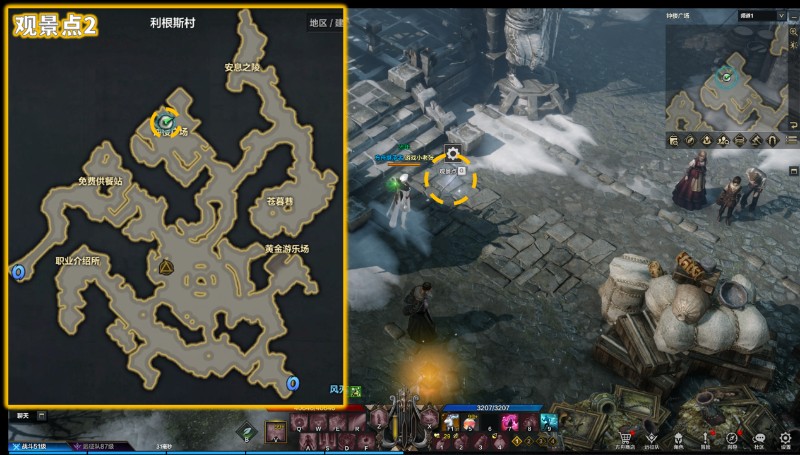Select the 聊天 chat tab
The height and width of the screenshot is (455, 800).
tap(22, 415)
